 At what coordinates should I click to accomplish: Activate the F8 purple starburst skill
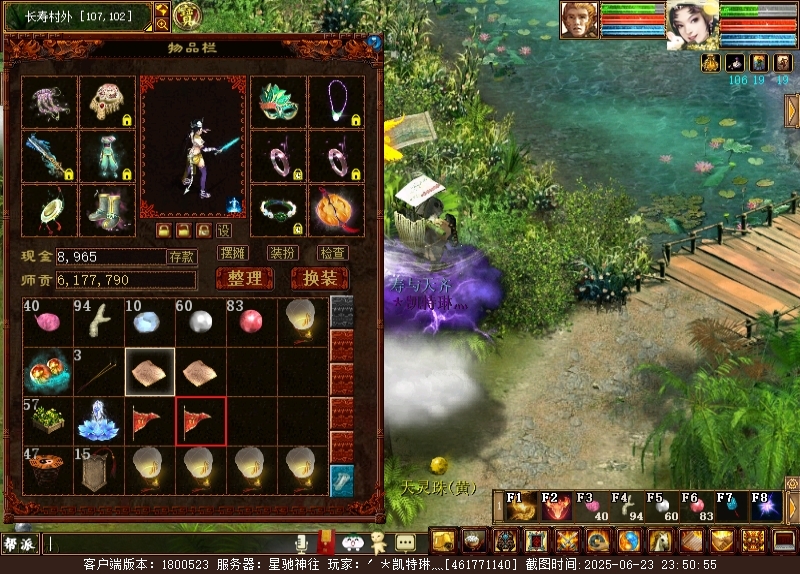tap(766, 507)
